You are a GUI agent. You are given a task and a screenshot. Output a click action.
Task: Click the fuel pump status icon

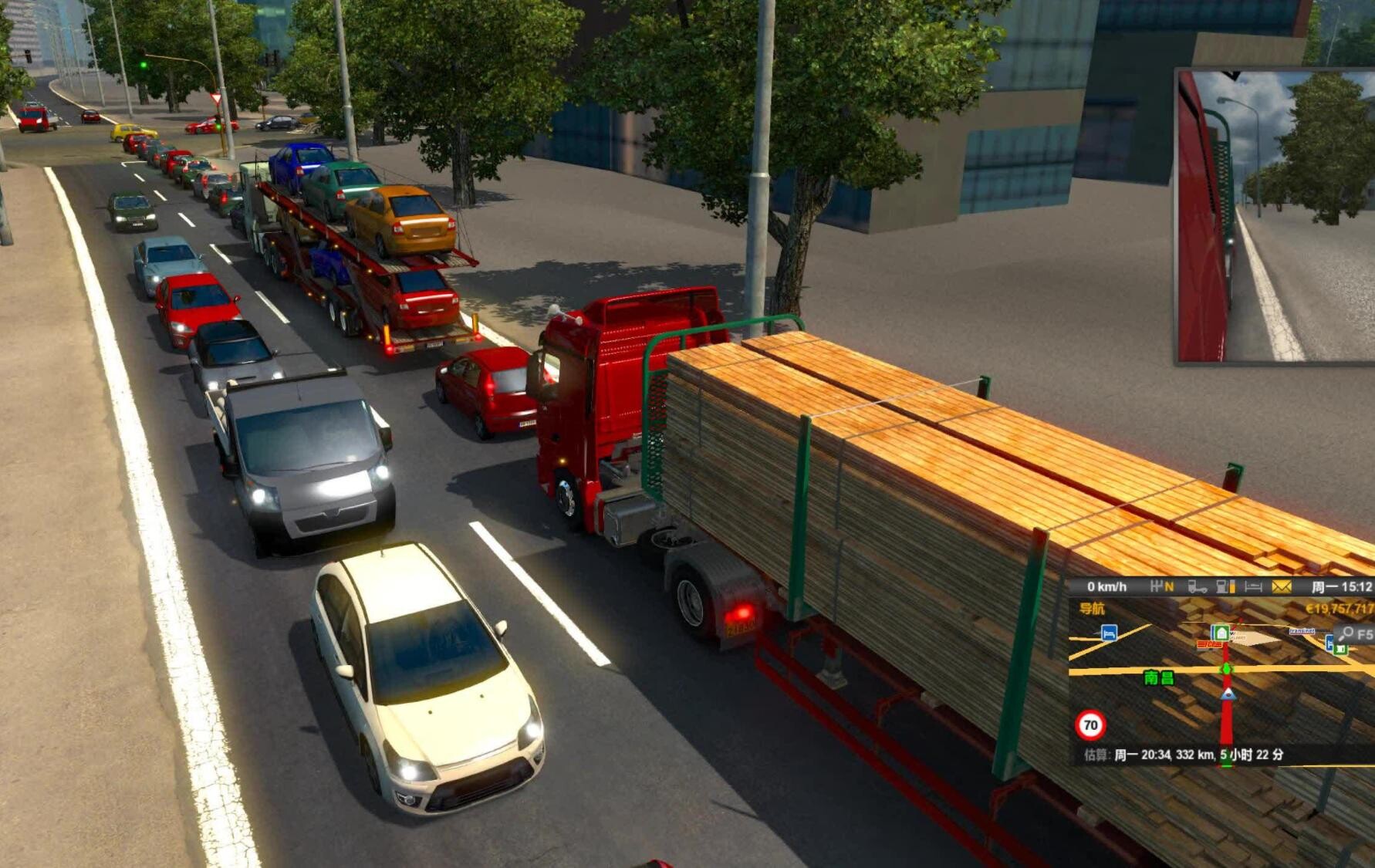coord(1225,587)
